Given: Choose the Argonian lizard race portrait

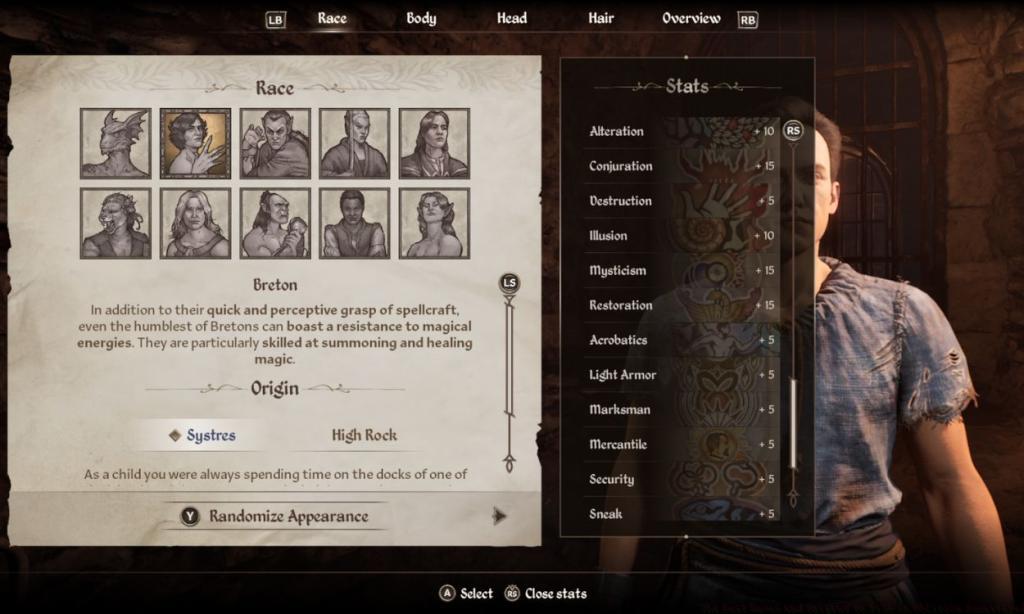Looking at the screenshot, I should pos(116,143).
